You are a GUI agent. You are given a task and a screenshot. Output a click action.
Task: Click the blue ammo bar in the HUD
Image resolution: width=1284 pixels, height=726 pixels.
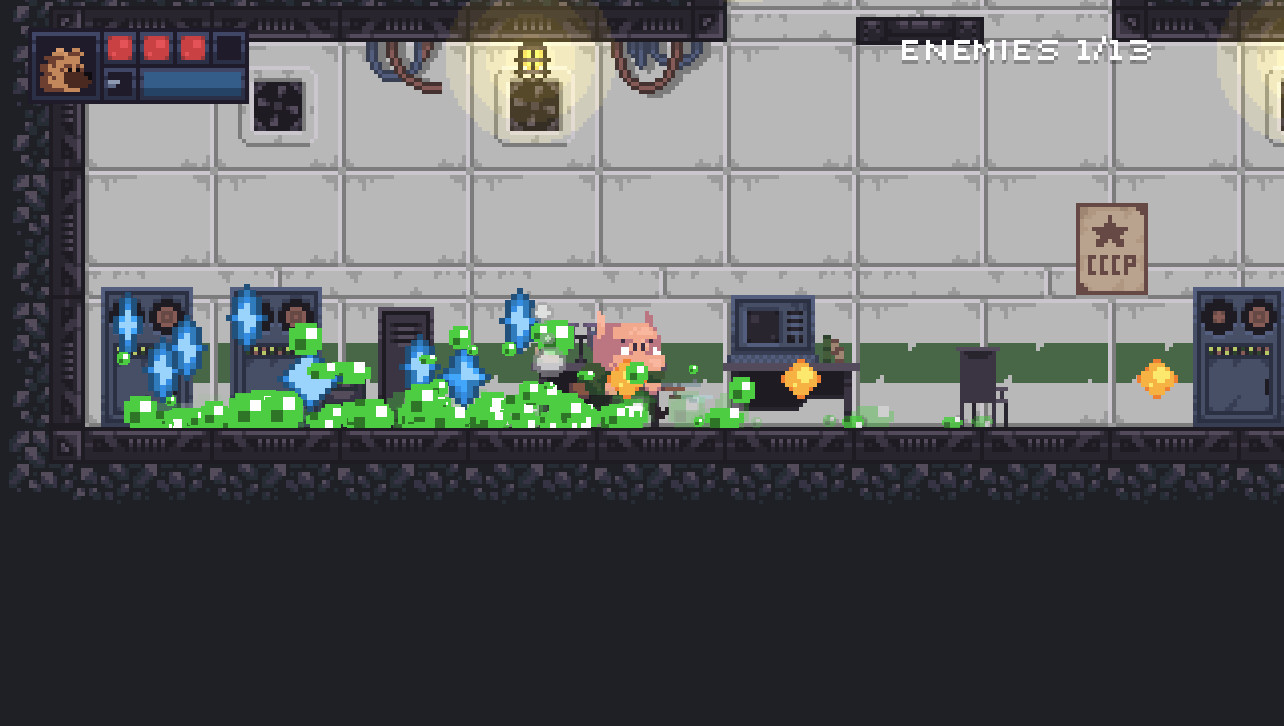[x=190, y=83]
